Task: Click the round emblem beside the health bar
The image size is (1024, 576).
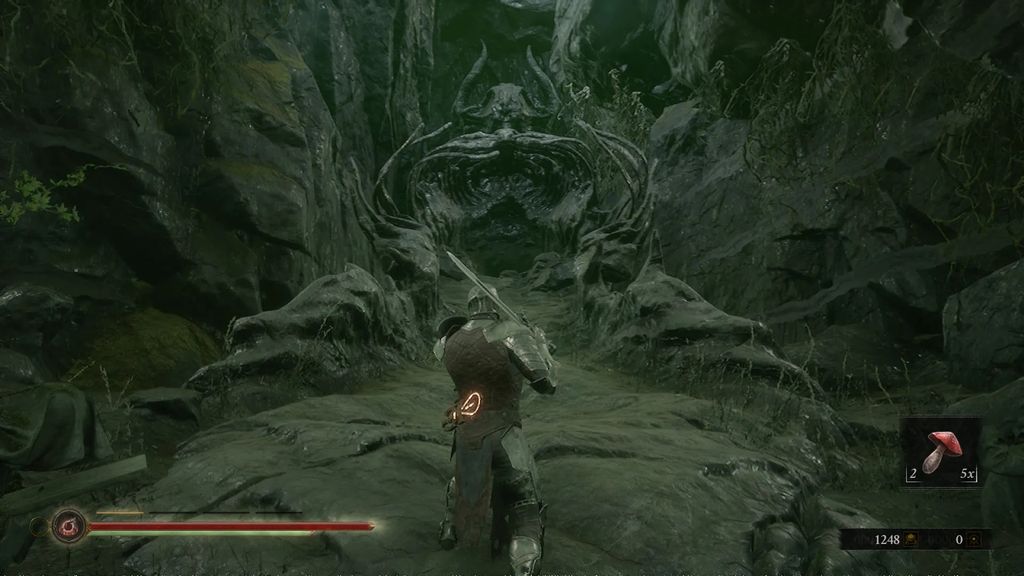Action: (69, 524)
